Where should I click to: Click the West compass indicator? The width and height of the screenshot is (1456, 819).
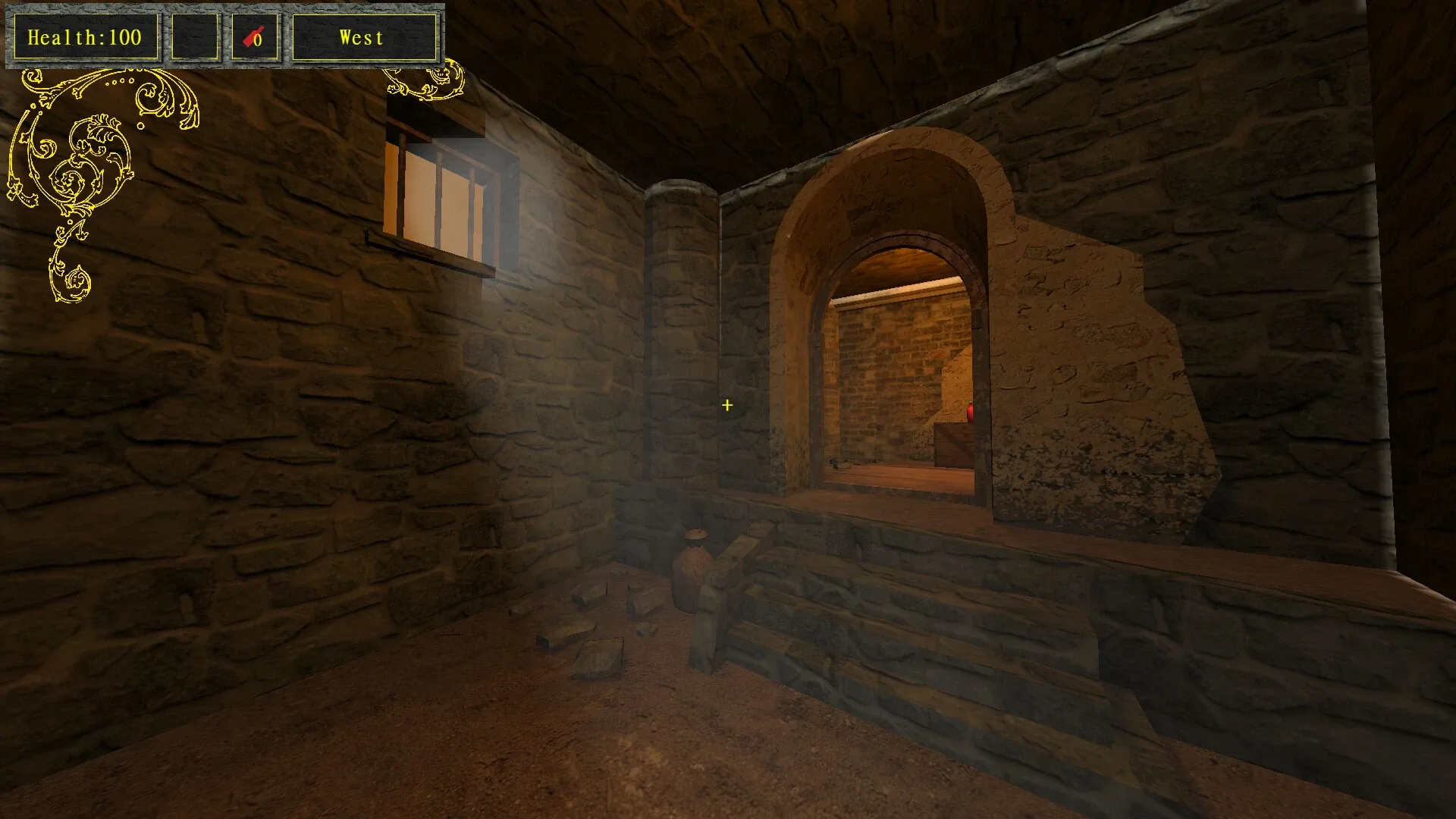click(x=362, y=36)
